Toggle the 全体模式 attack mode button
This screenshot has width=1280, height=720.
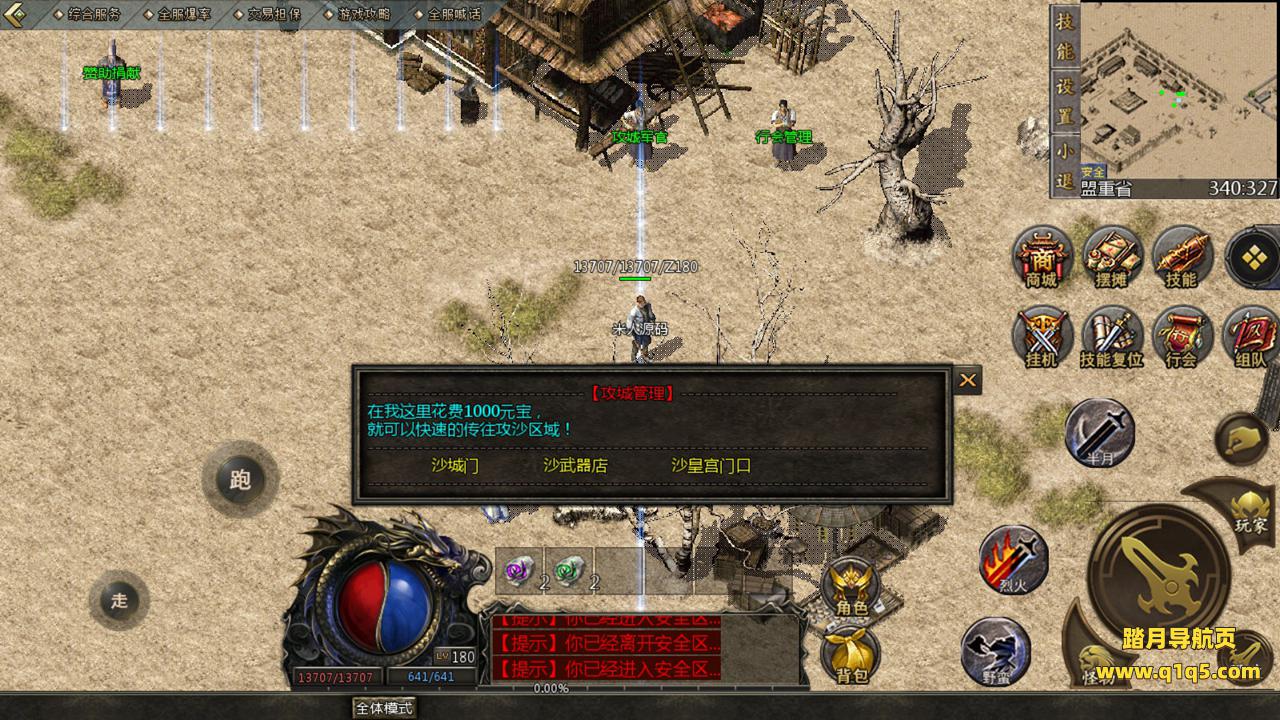(x=384, y=707)
